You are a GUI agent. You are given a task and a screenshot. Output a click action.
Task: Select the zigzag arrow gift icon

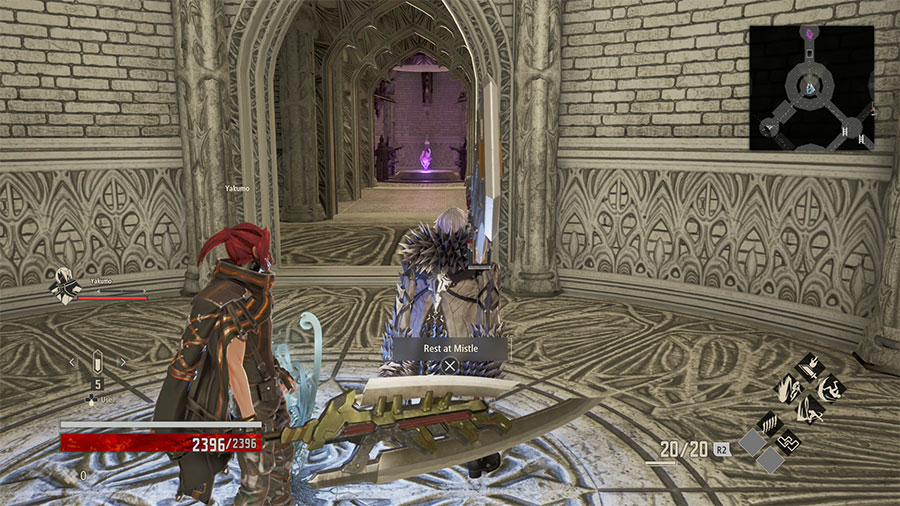[x=789, y=440]
